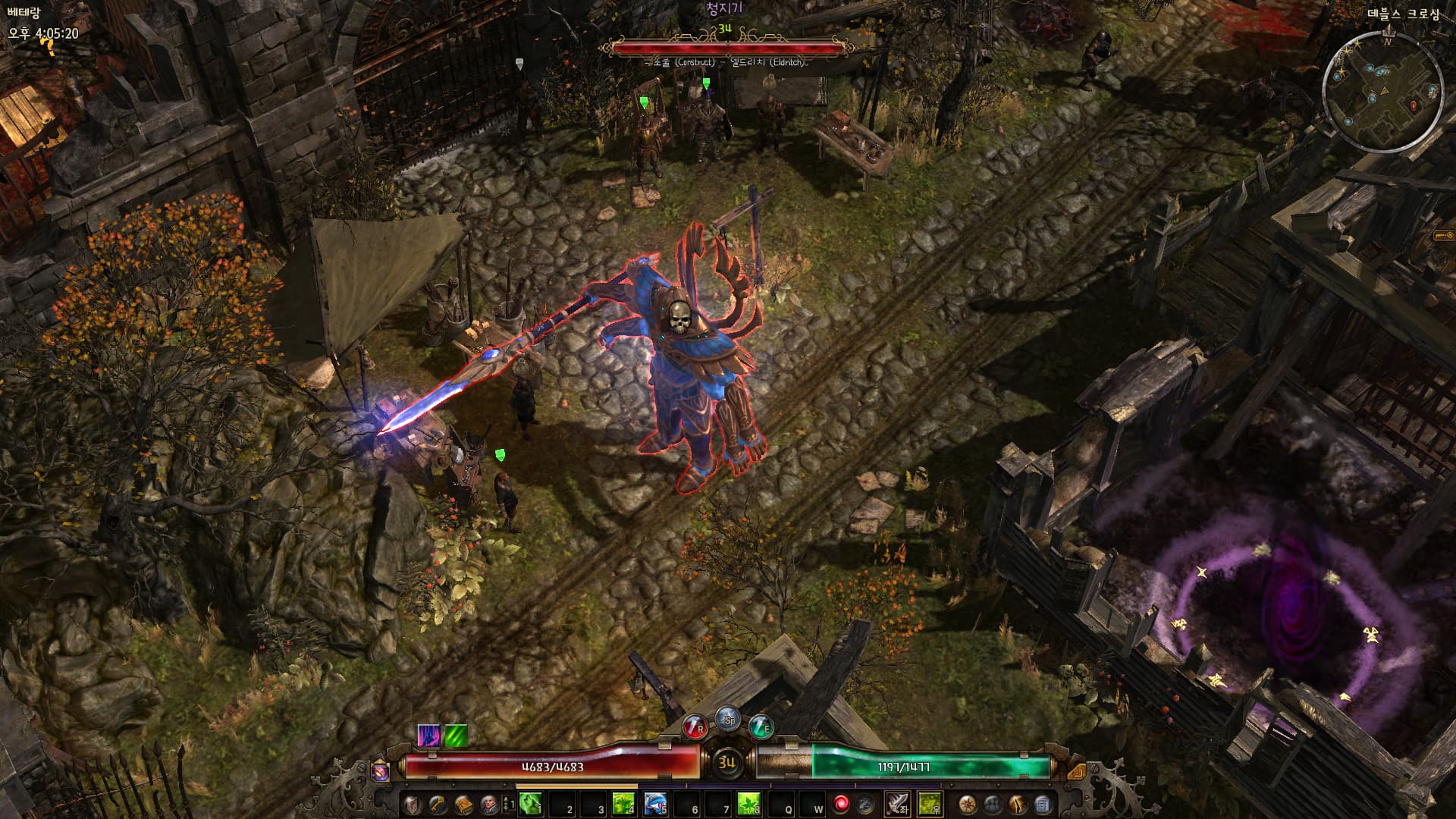This screenshot has height=819, width=1456.
Task: Drink the teal energy potion
Action: 761,727
